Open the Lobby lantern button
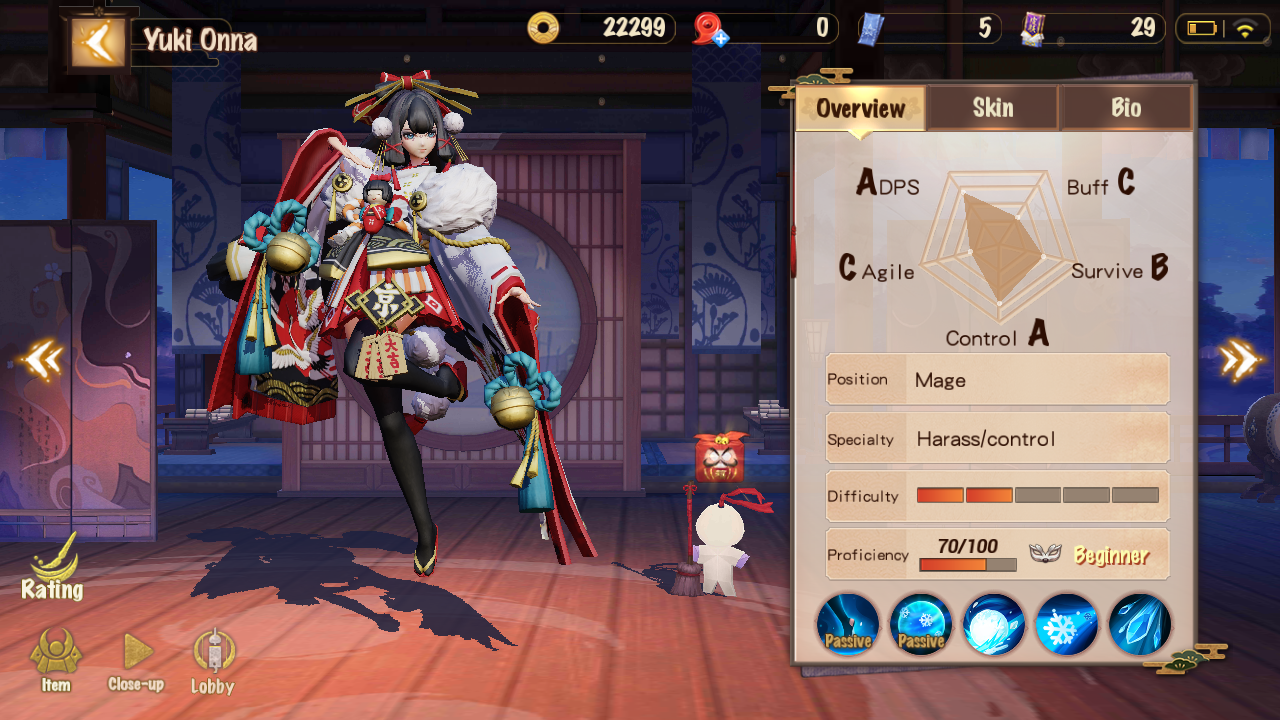Image resolution: width=1280 pixels, height=720 pixels. pos(212,660)
